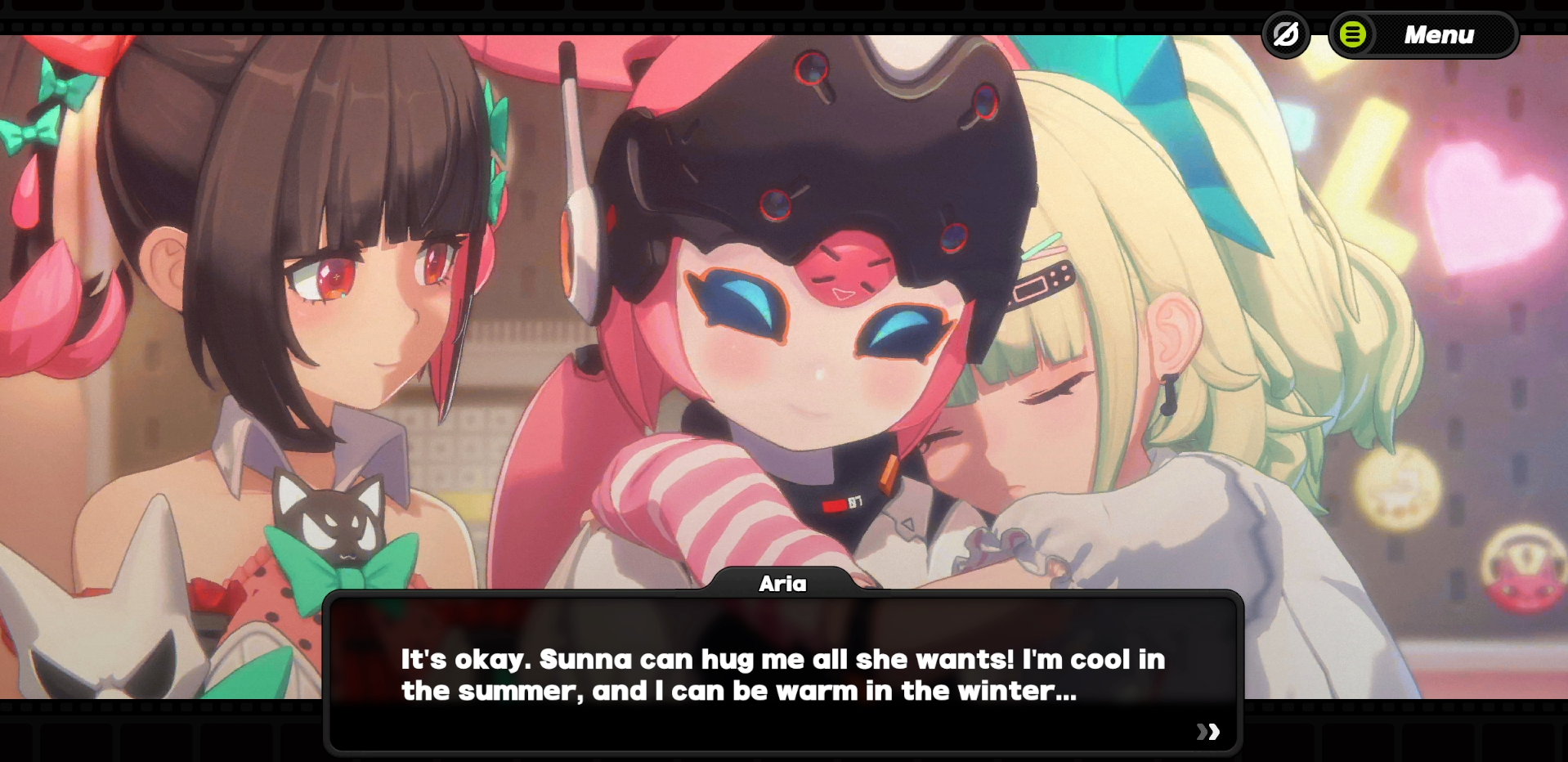This screenshot has width=1568, height=762.
Task: Click Aria's dialogue text box
Action: (782, 675)
